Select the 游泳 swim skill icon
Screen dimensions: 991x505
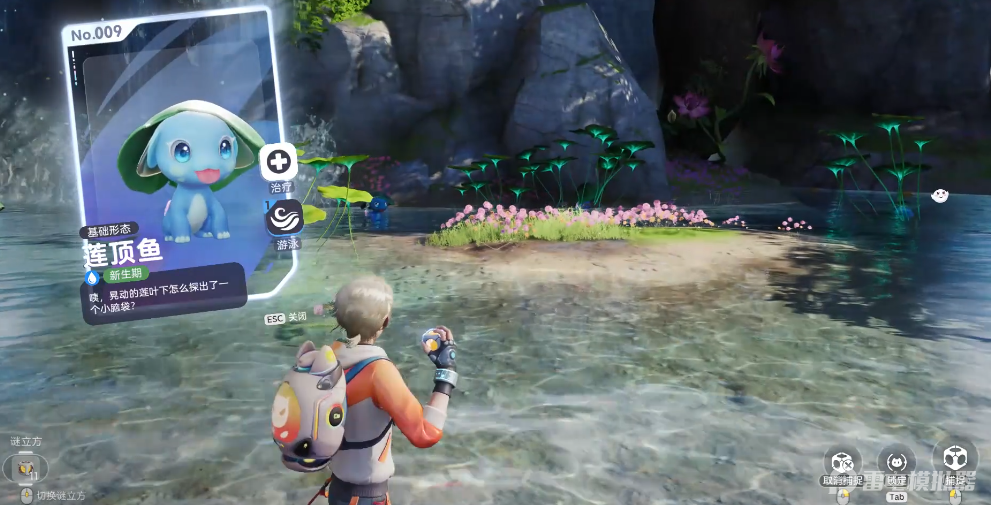pos(284,217)
